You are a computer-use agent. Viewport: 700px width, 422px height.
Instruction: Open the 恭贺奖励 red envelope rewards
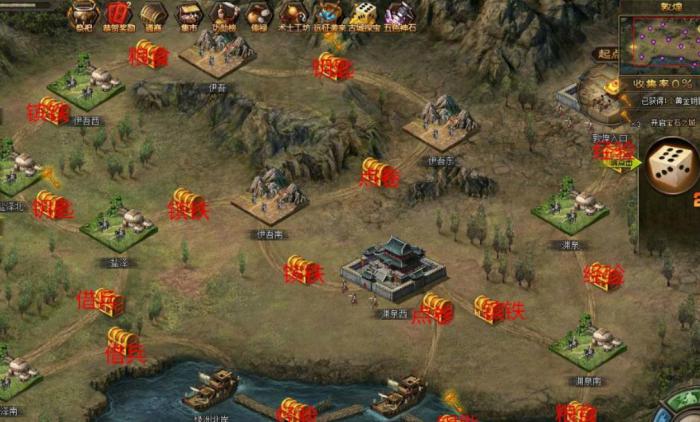[x=119, y=13]
